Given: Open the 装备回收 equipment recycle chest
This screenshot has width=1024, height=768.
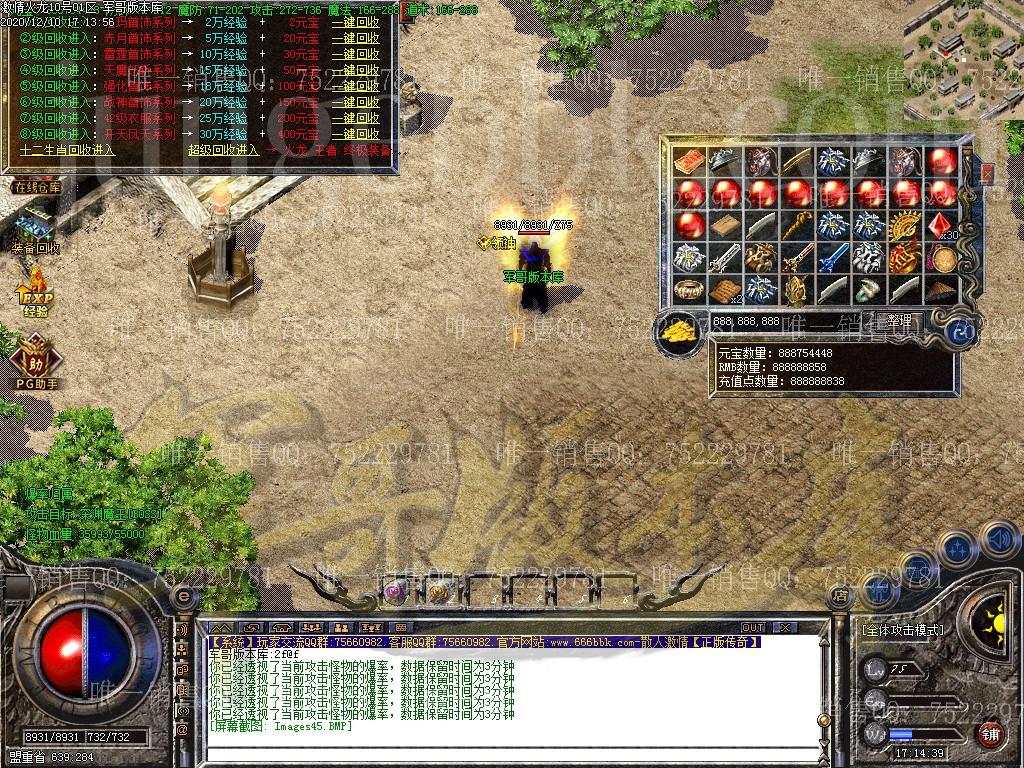Looking at the screenshot, I should tap(36, 228).
